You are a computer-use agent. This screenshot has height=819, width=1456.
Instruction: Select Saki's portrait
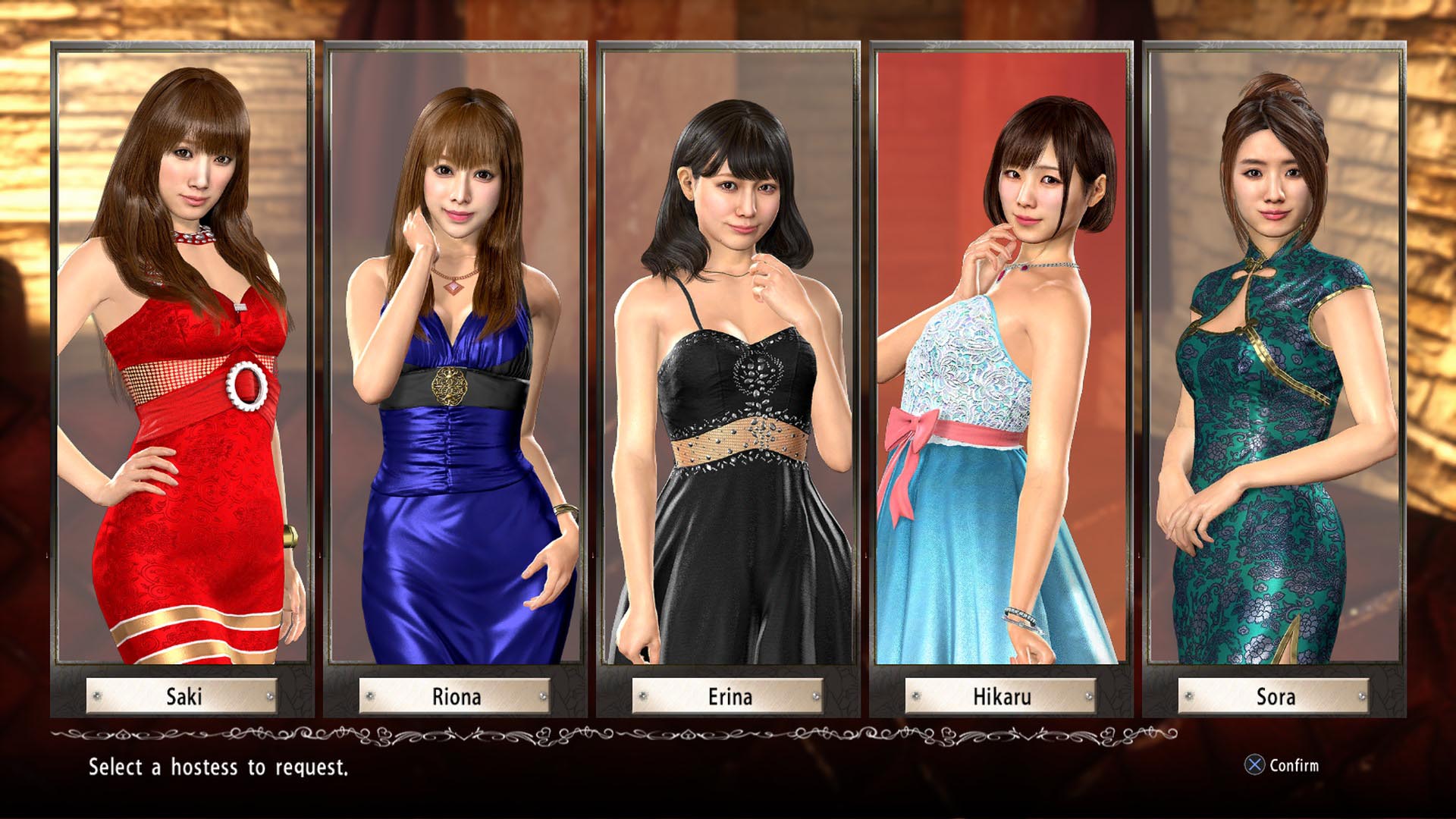(182, 356)
